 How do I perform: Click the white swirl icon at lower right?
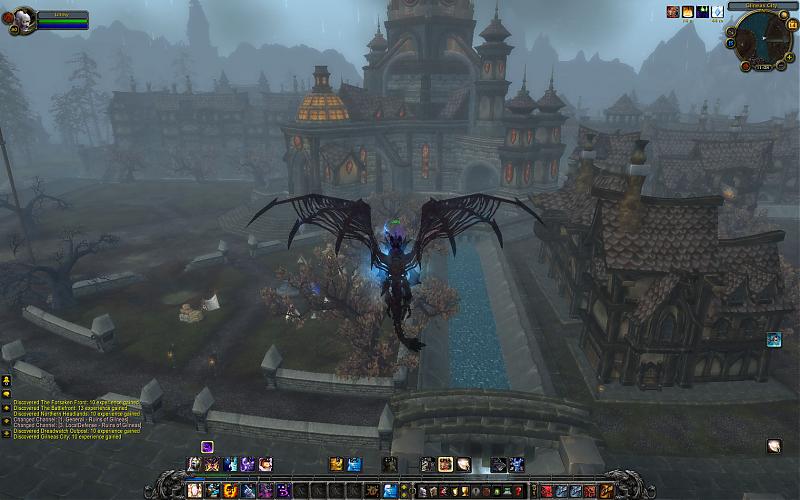(774, 446)
